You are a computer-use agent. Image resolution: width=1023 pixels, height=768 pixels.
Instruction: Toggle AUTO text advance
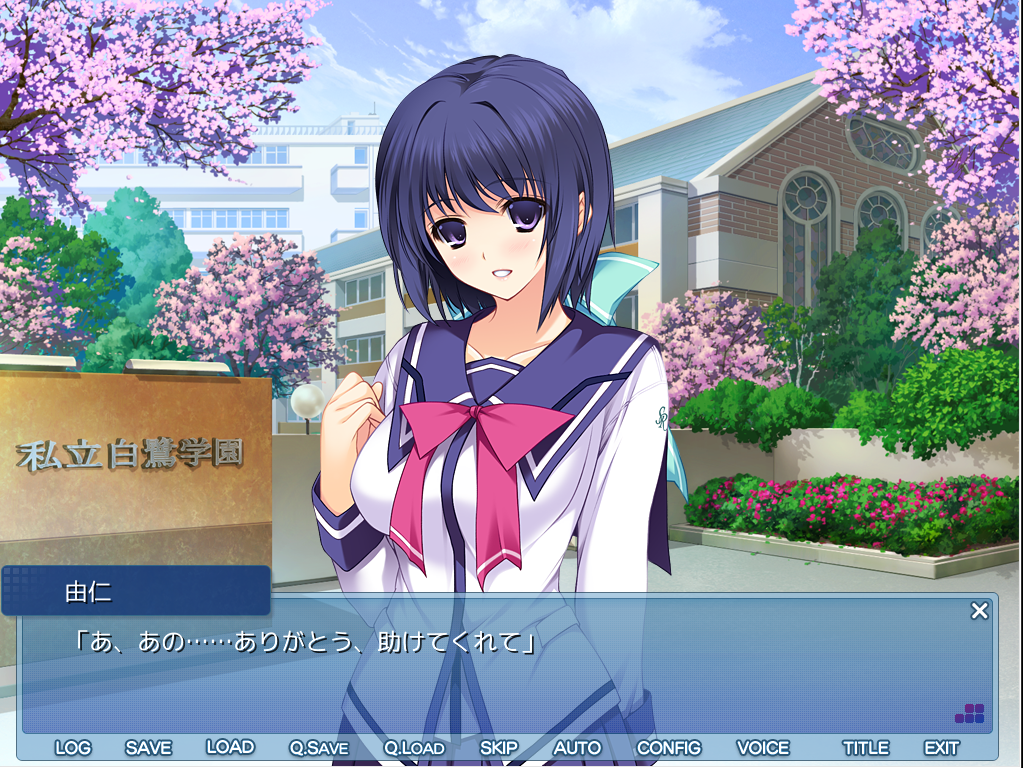click(577, 748)
